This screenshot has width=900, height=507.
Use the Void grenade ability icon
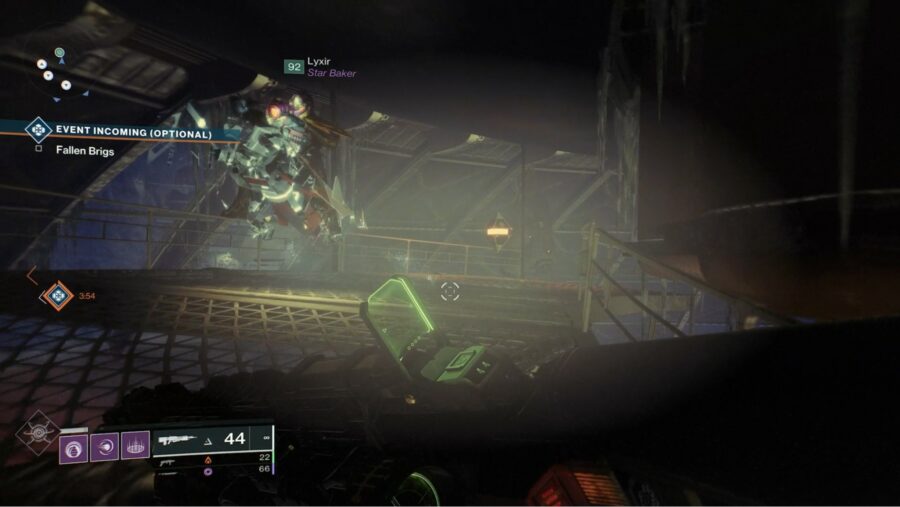point(72,446)
